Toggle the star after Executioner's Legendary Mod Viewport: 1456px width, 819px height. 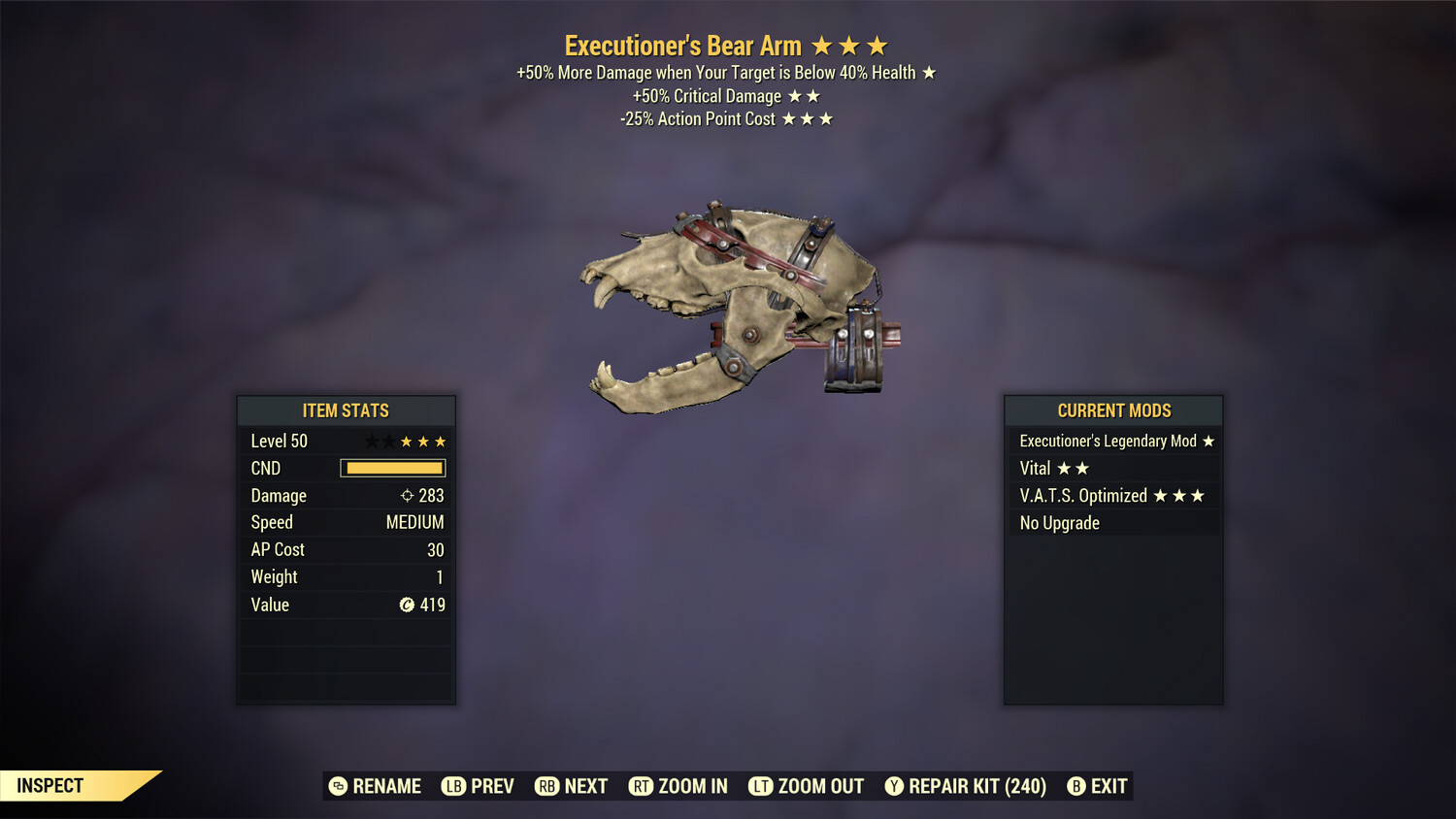(x=1208, y=441)
